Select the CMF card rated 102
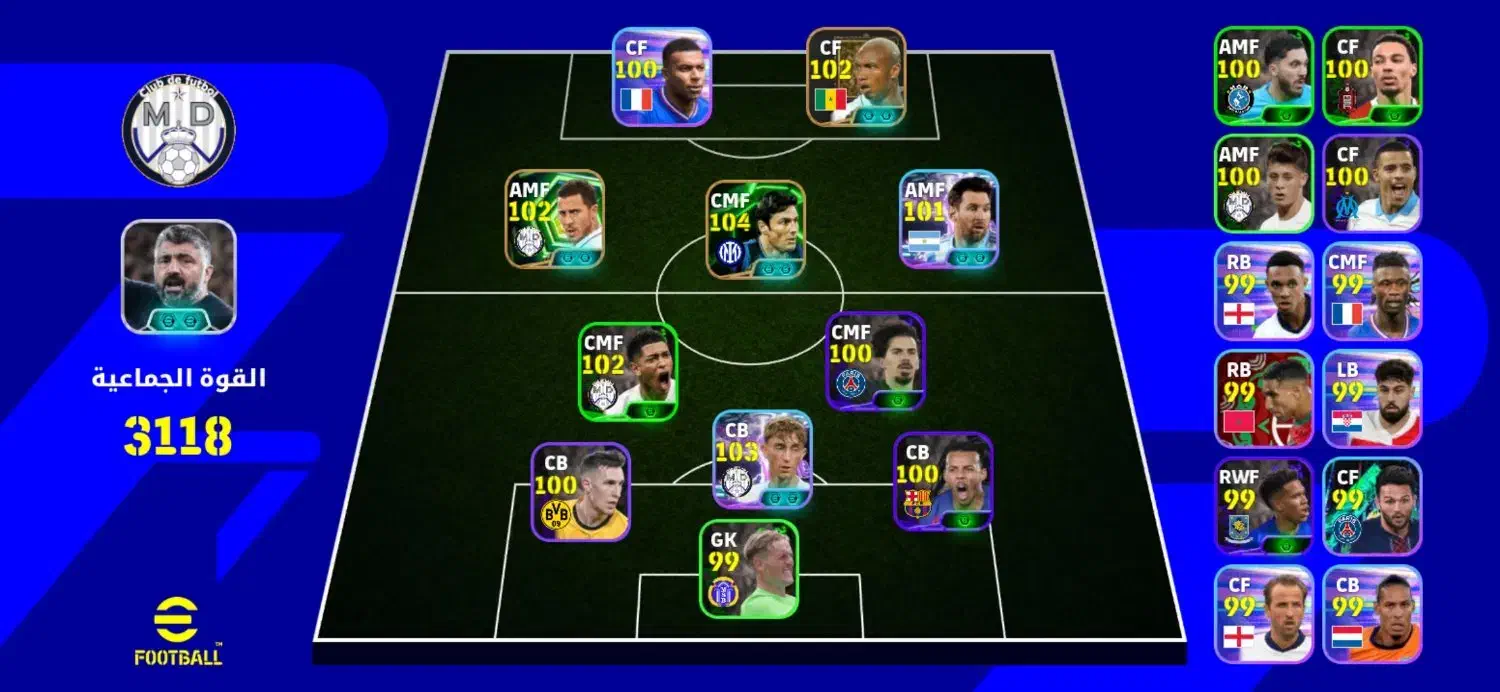This screenshot has height=692, width=1500. pyautogui.click(x=628, y=372)
